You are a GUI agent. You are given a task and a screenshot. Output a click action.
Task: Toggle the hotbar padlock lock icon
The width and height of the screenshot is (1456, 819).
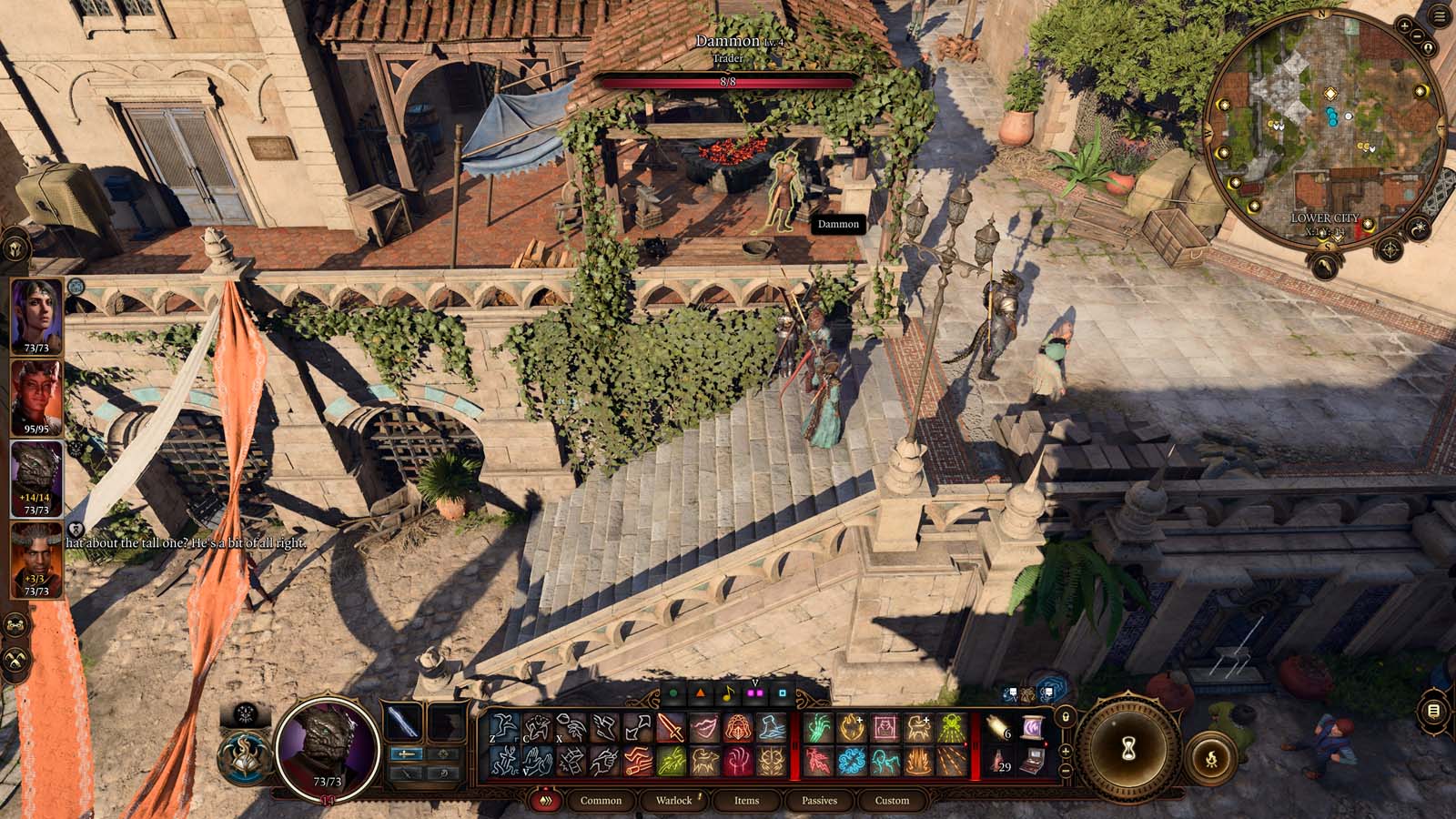pyautogui.click(x=1064, y=718)
